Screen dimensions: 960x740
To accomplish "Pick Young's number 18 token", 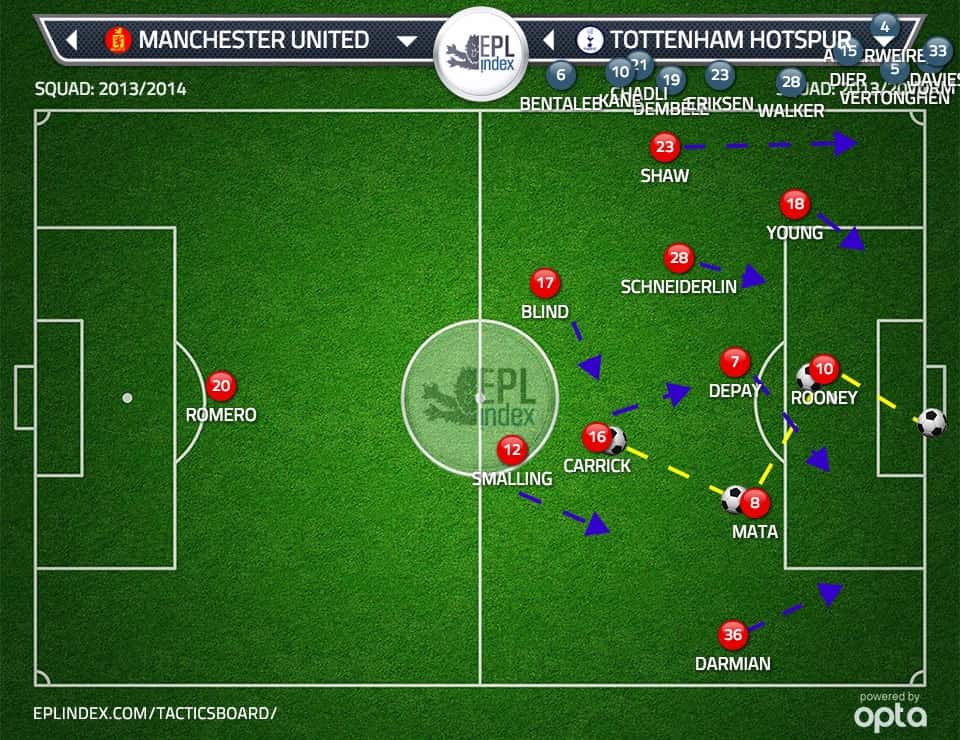I will tap(795, 205).
